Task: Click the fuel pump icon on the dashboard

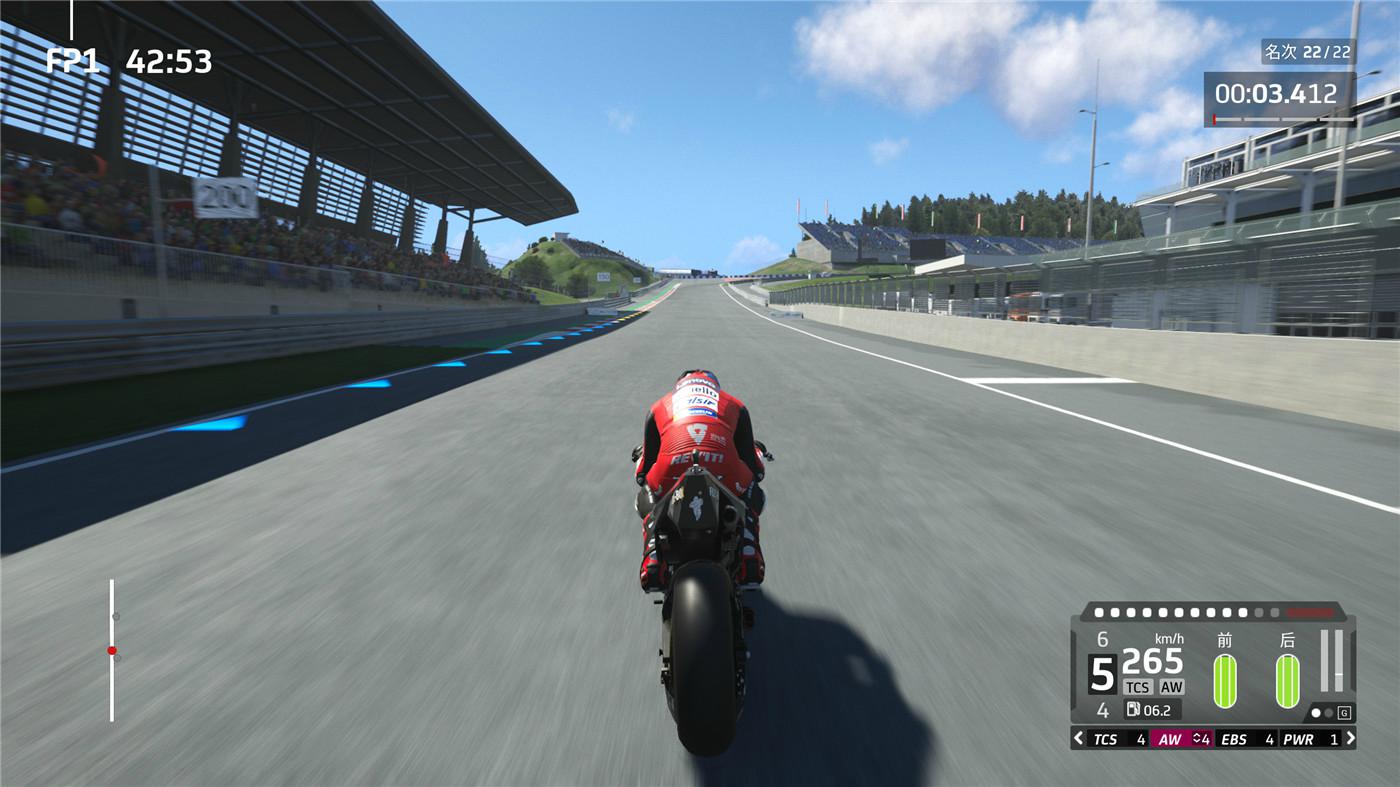Action: 1133,709
